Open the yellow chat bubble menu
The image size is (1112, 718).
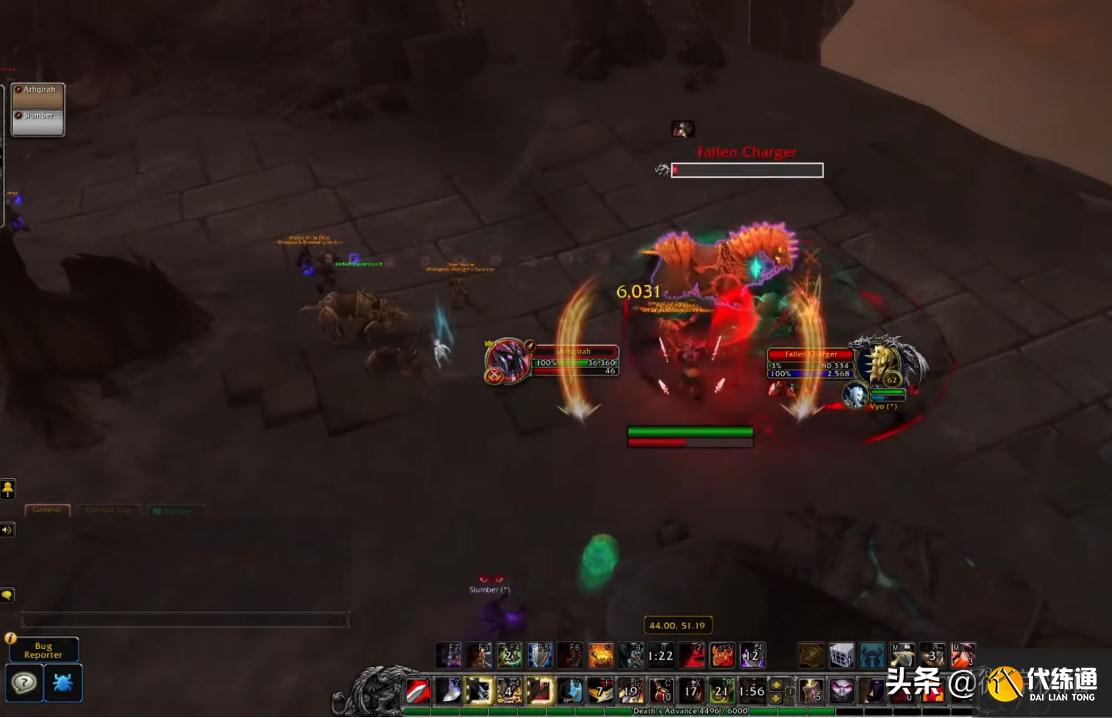pyautogui.click(x=7, y=595)
